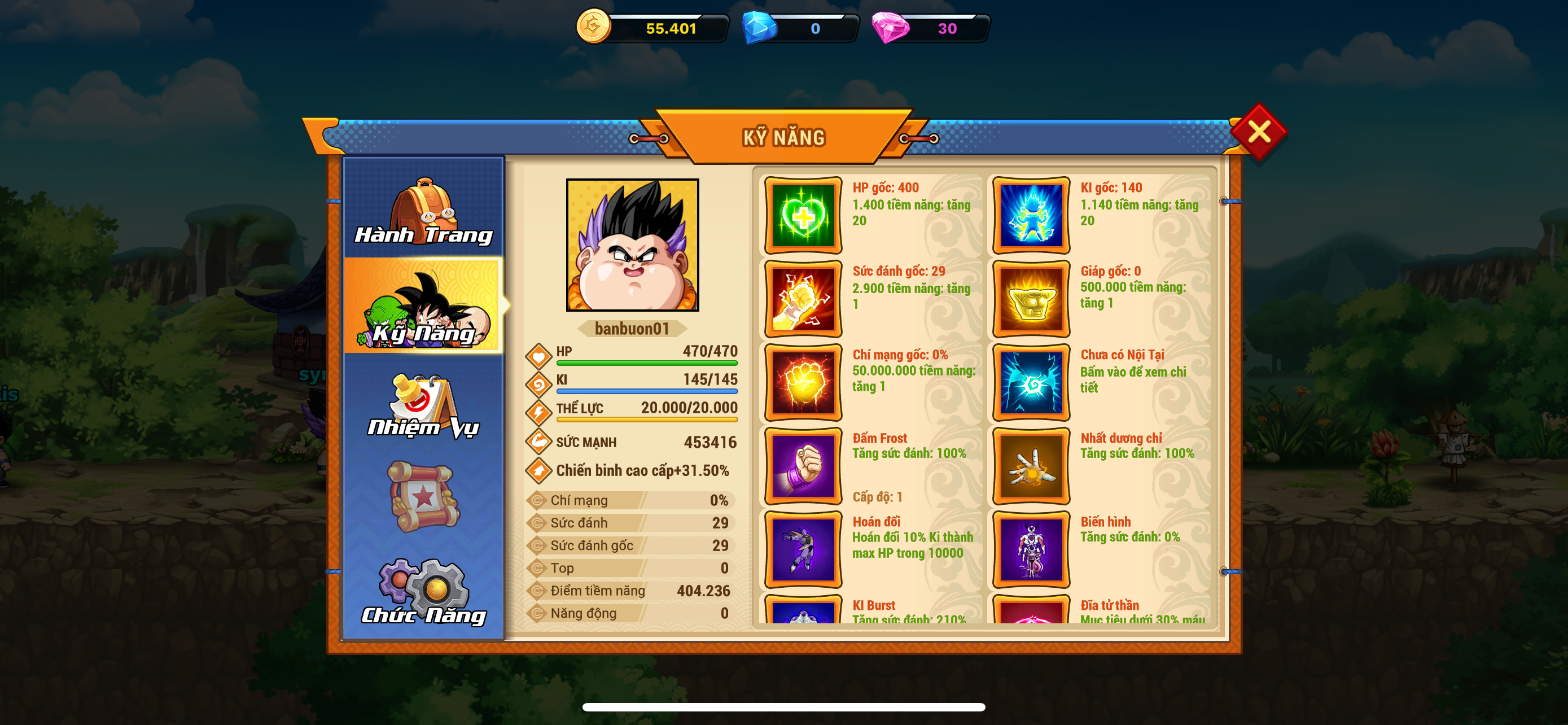Tap the blue diamond currency icon

point(759,28)
